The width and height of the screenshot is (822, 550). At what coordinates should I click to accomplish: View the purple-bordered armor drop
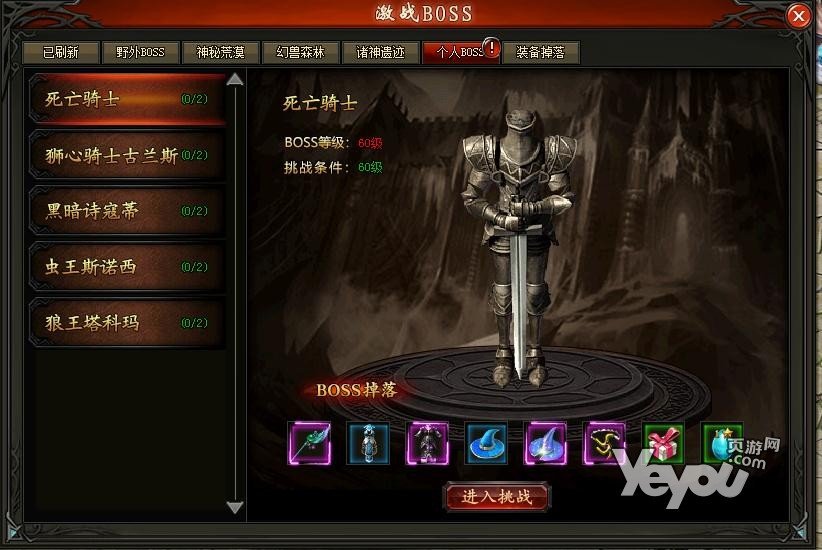click(427, 443)
